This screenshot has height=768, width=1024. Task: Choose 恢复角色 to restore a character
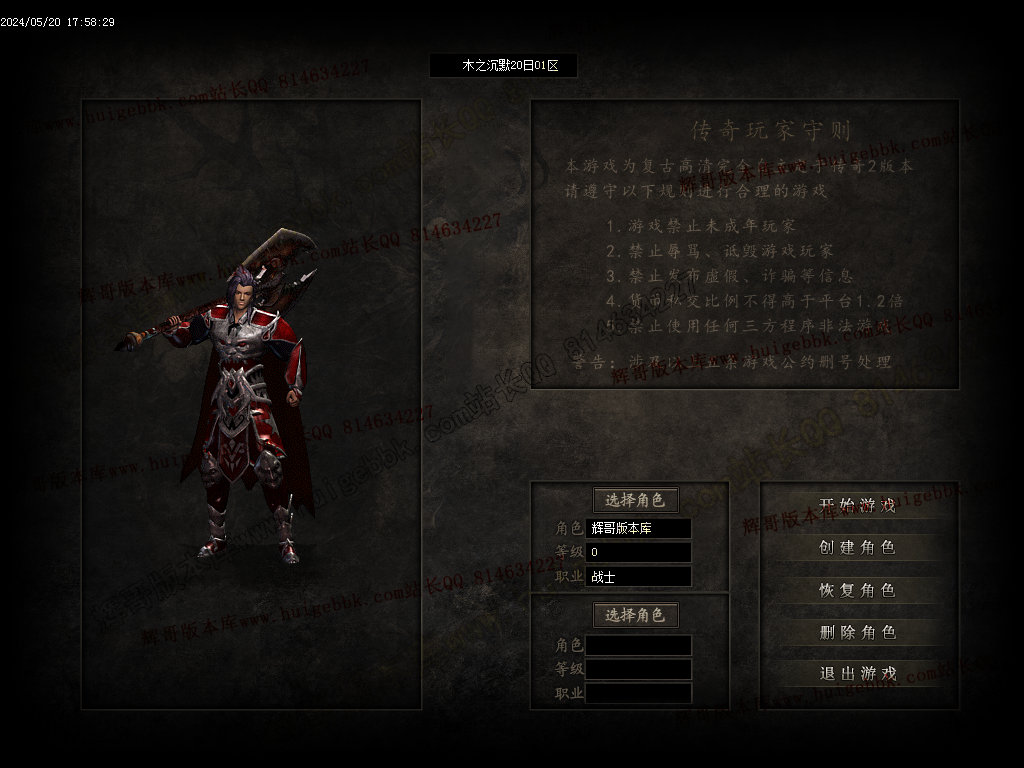857,590
